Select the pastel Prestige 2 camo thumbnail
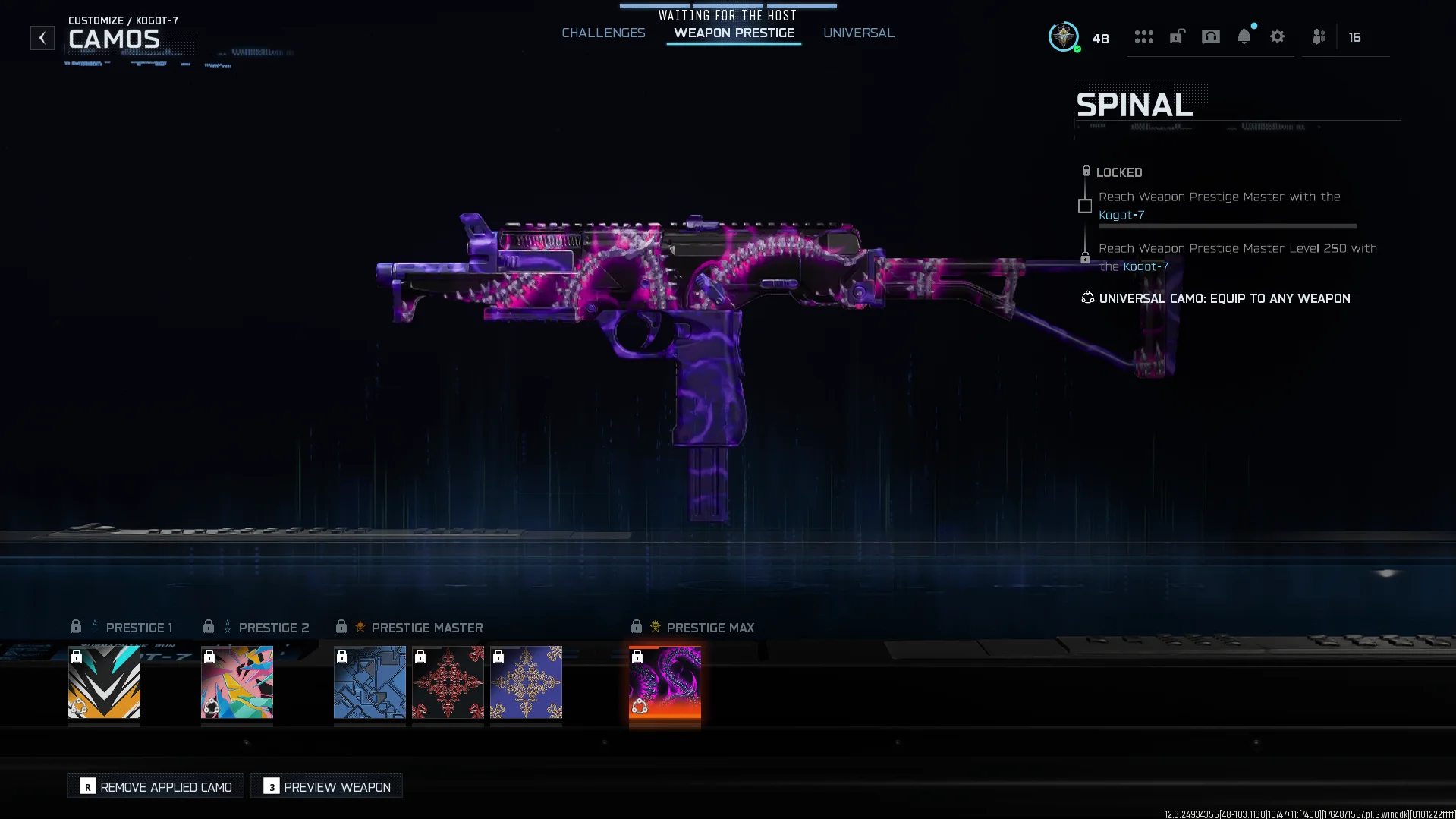This screenshot has width=1456, height=819. [236, 682]
